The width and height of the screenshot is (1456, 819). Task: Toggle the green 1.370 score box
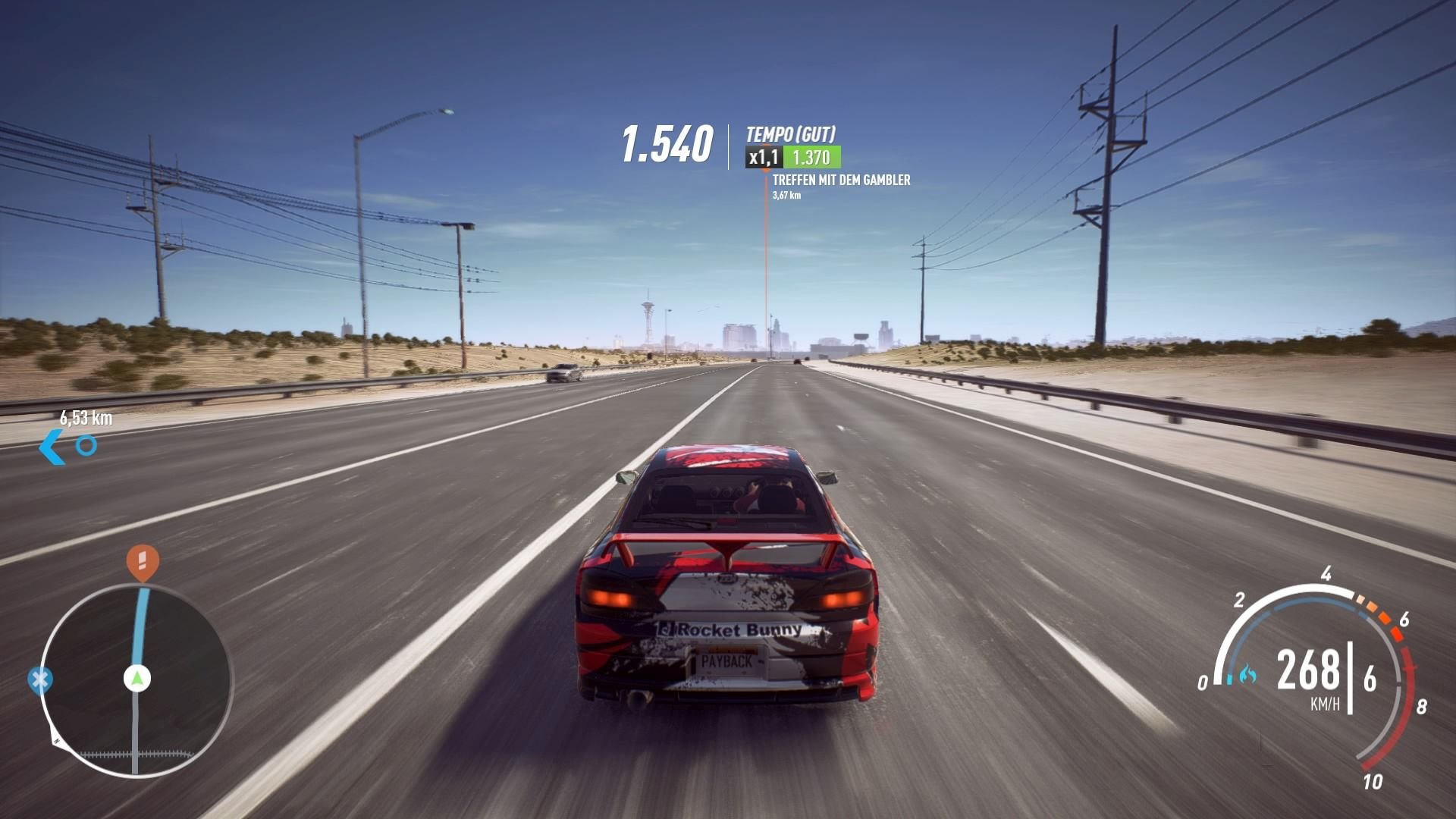tap(811, 156)
